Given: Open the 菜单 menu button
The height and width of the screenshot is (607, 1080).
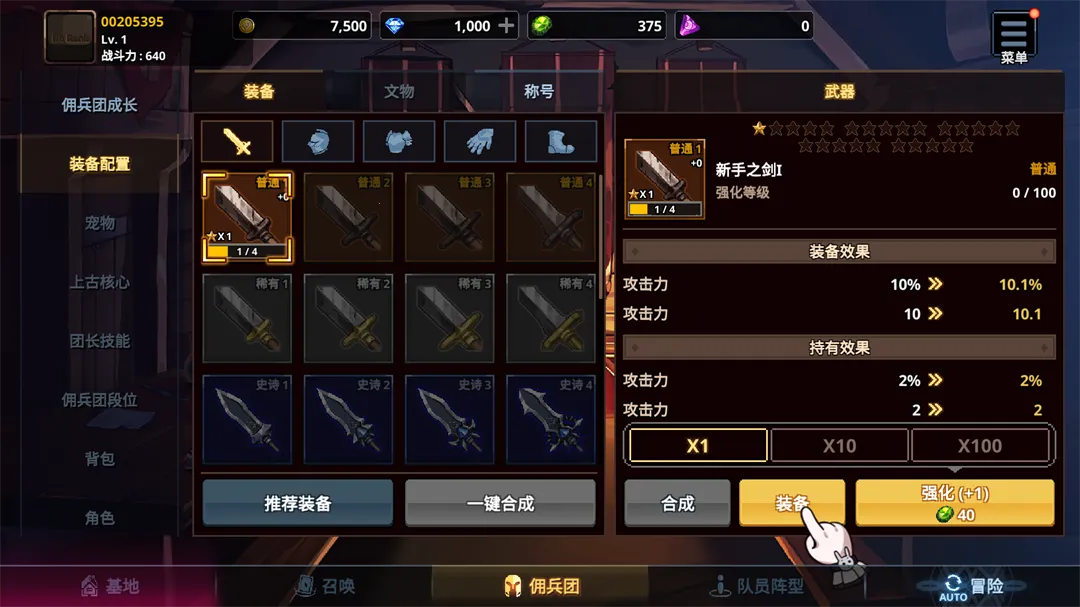Looking at the screenshot, I should [x=1013, y=37].
